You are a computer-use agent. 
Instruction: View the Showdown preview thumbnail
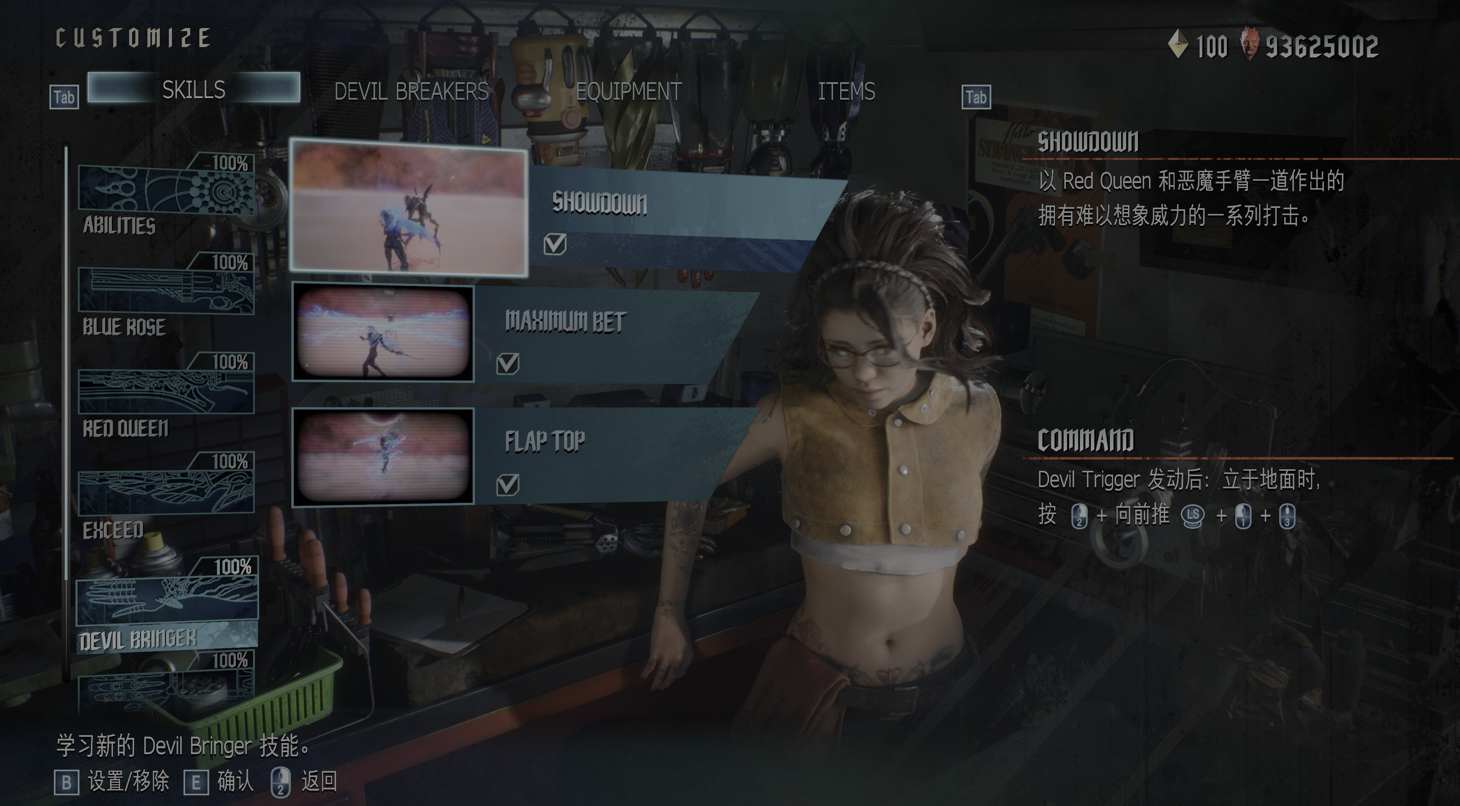coord(409,208)
